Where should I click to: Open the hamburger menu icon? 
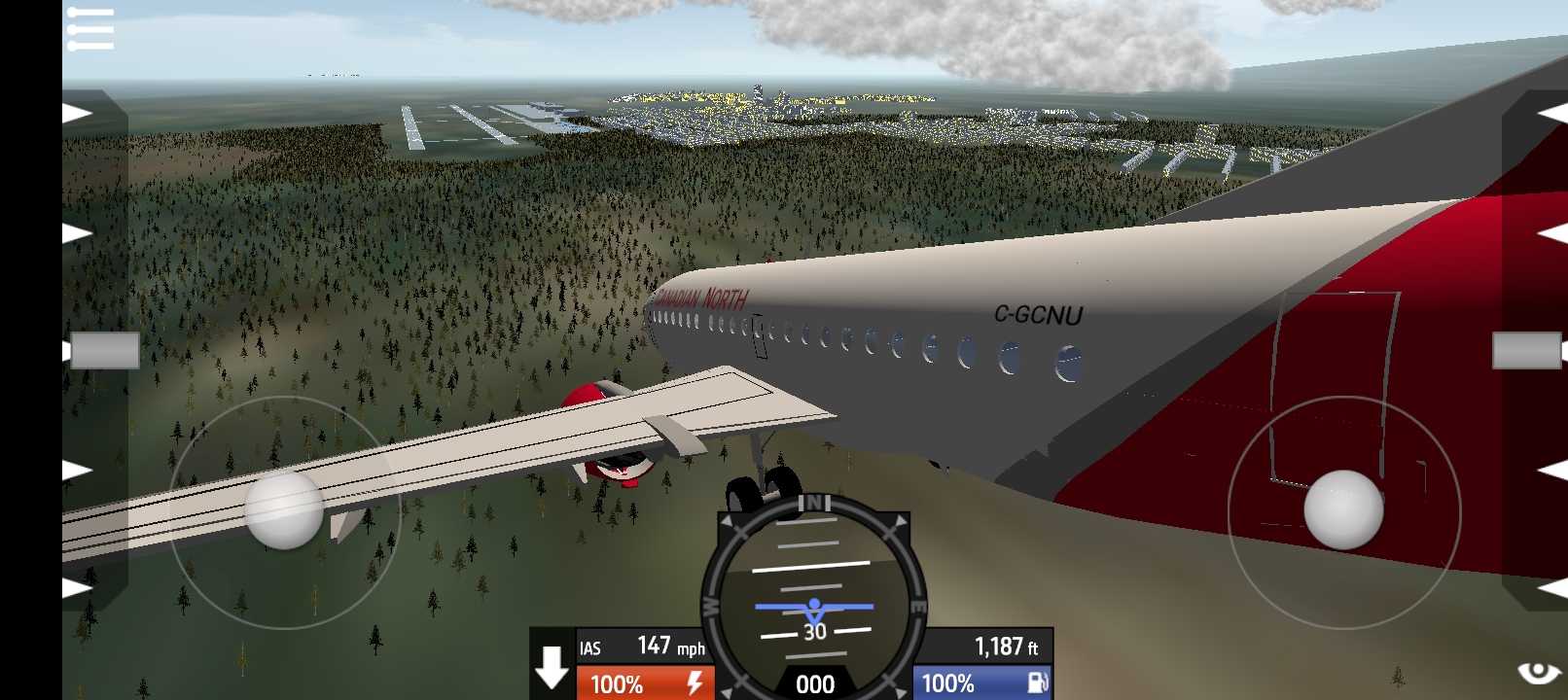(90, 29)
